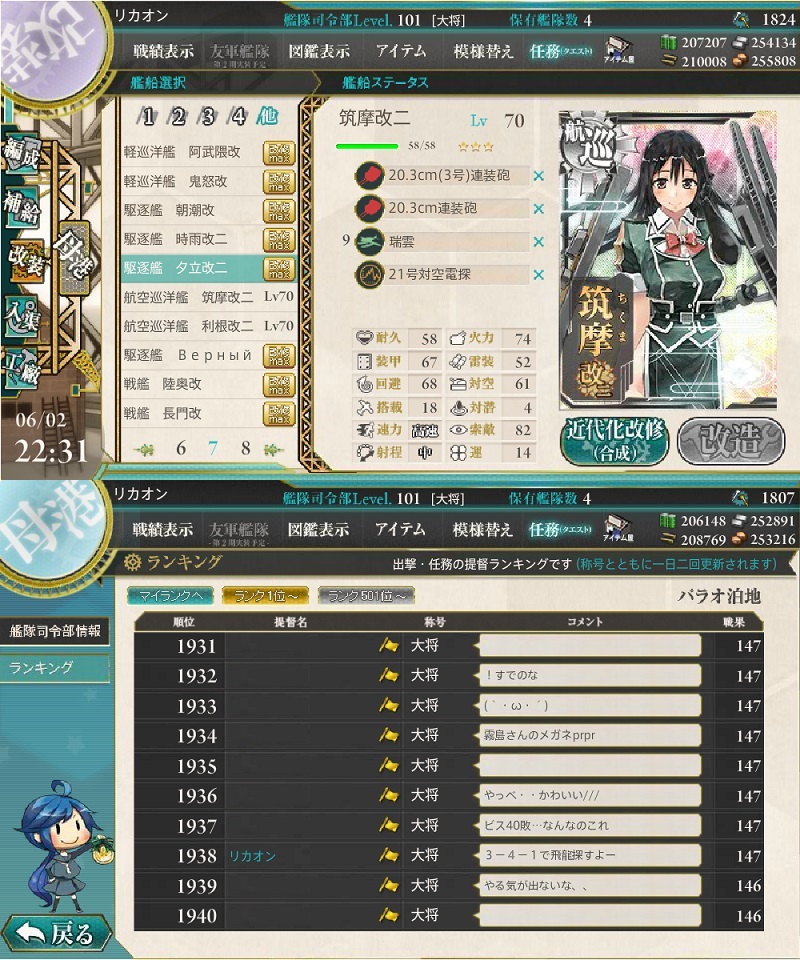Select fleet tab 2 in ship selection
Image resolution: width=800 pixels, height=960 pixels.
click(x=178, y=116)
